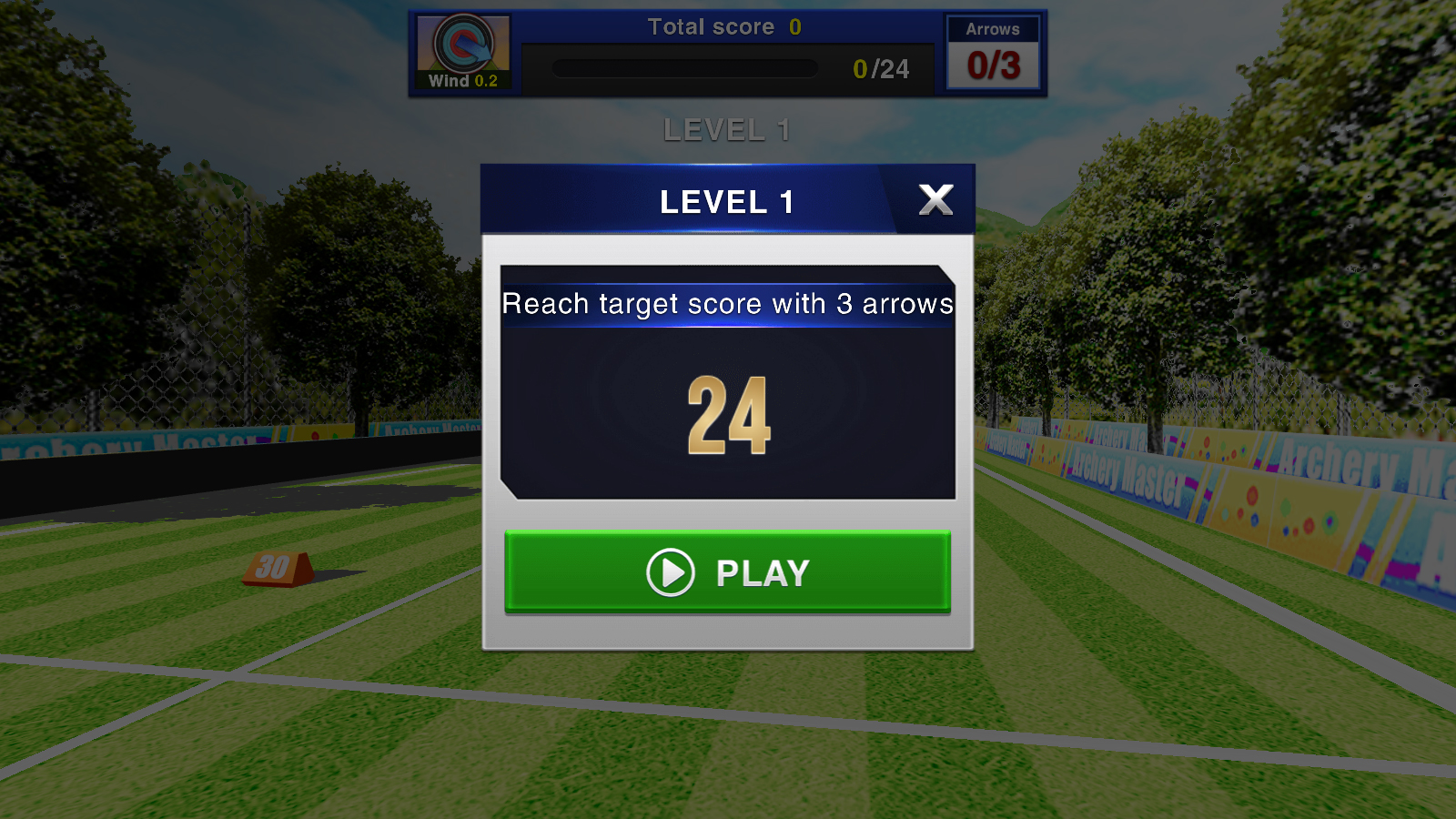
Task: Click the golden target score number 24
Action: 727,415
